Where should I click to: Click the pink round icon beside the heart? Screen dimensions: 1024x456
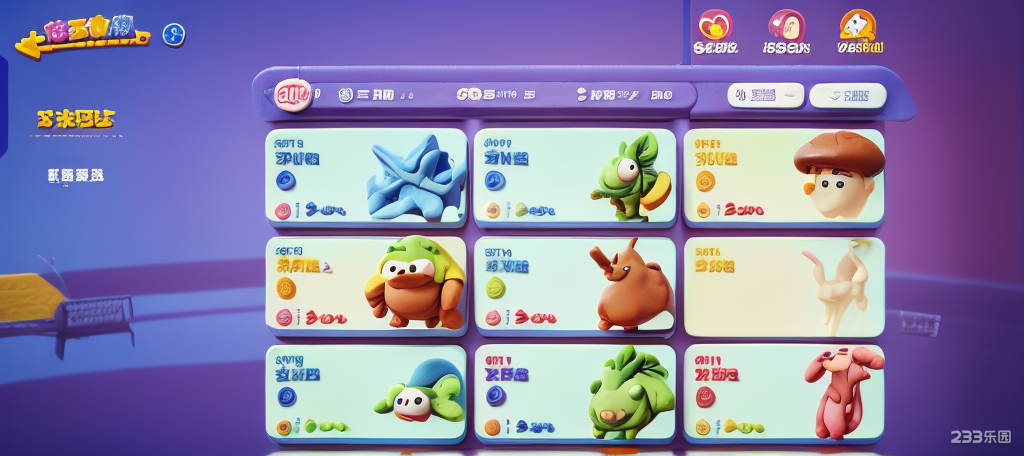point(786,27)
